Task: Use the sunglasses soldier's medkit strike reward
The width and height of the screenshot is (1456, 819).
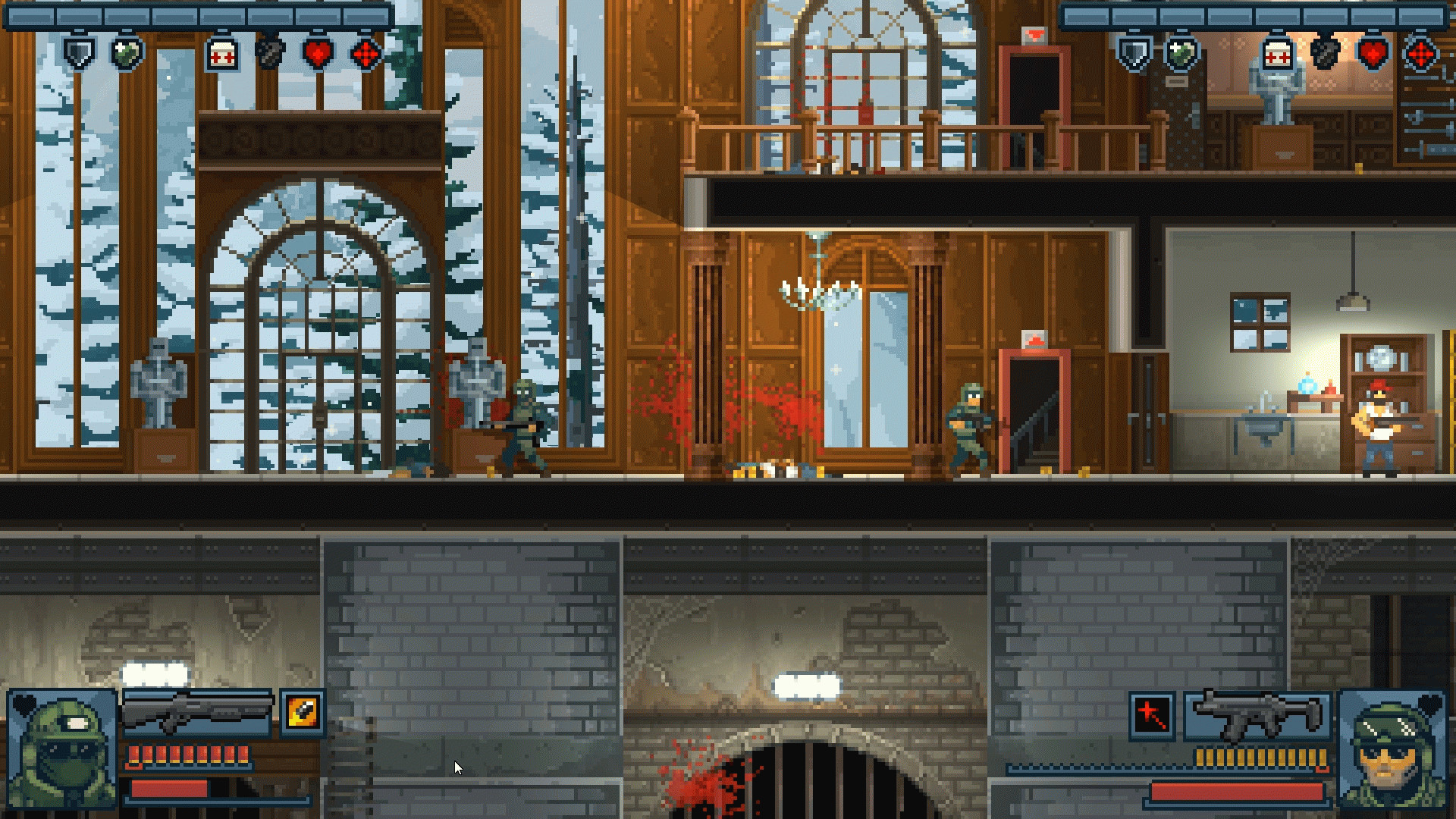Action: click(x=1278, y=55)
